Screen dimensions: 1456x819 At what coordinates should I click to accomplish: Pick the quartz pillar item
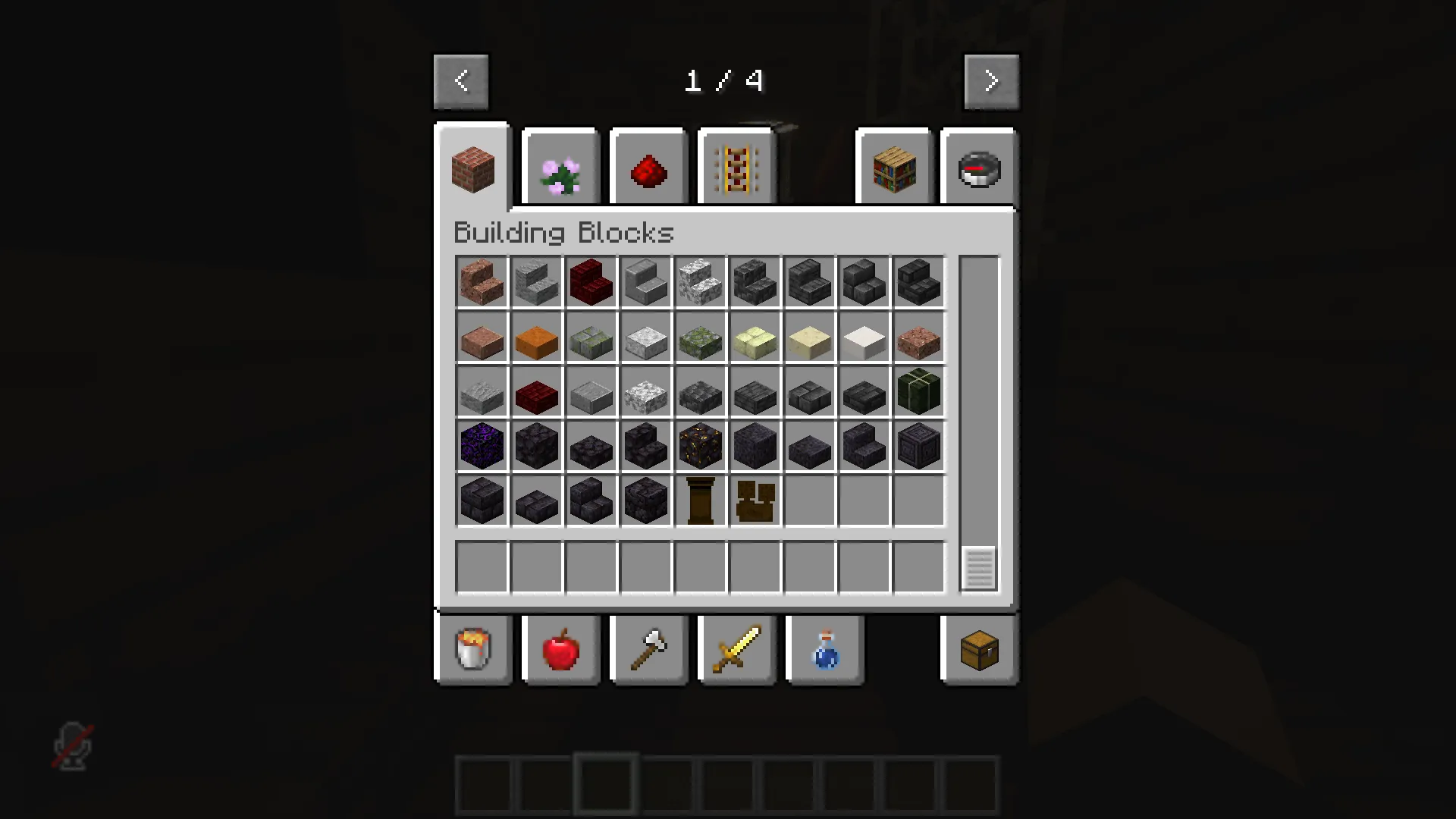pos(700,500)
